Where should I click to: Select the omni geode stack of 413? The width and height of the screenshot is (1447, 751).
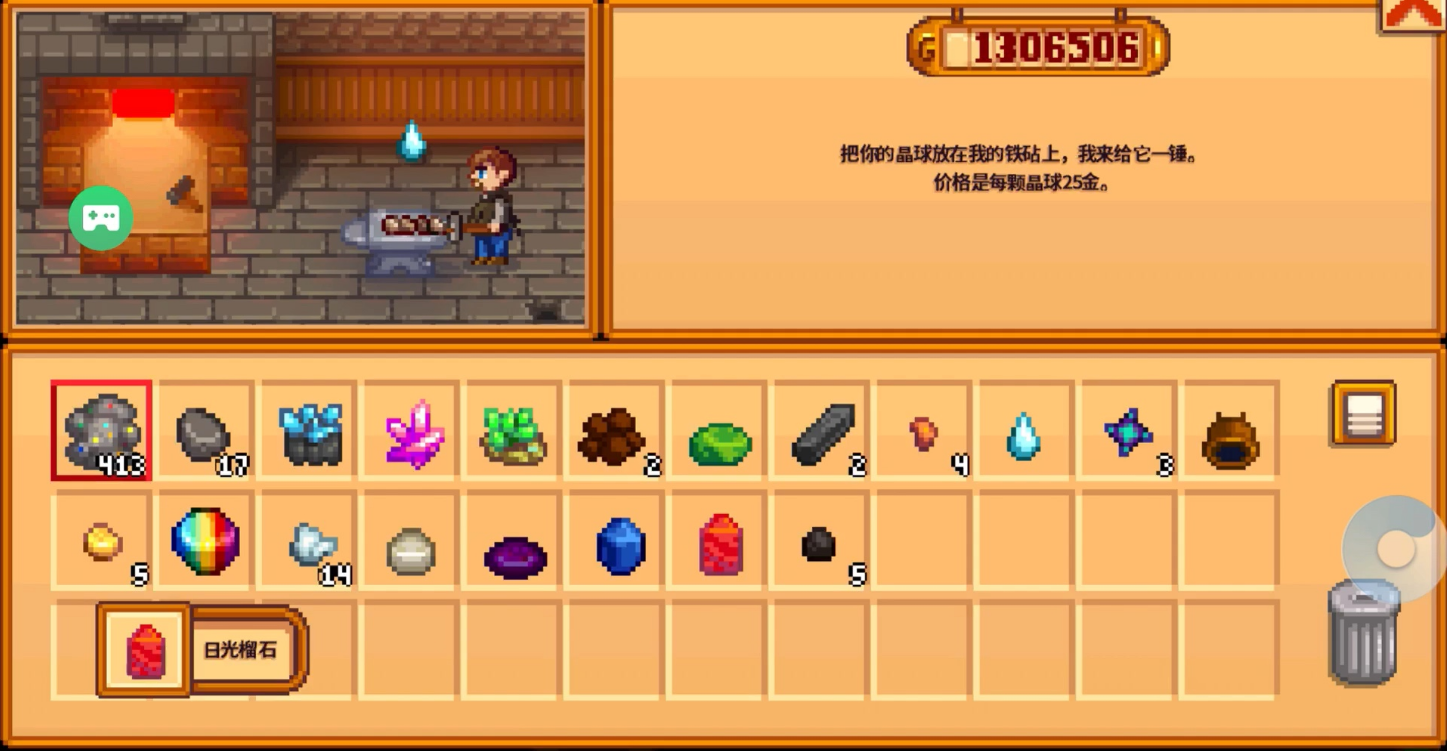coord(101,431)
